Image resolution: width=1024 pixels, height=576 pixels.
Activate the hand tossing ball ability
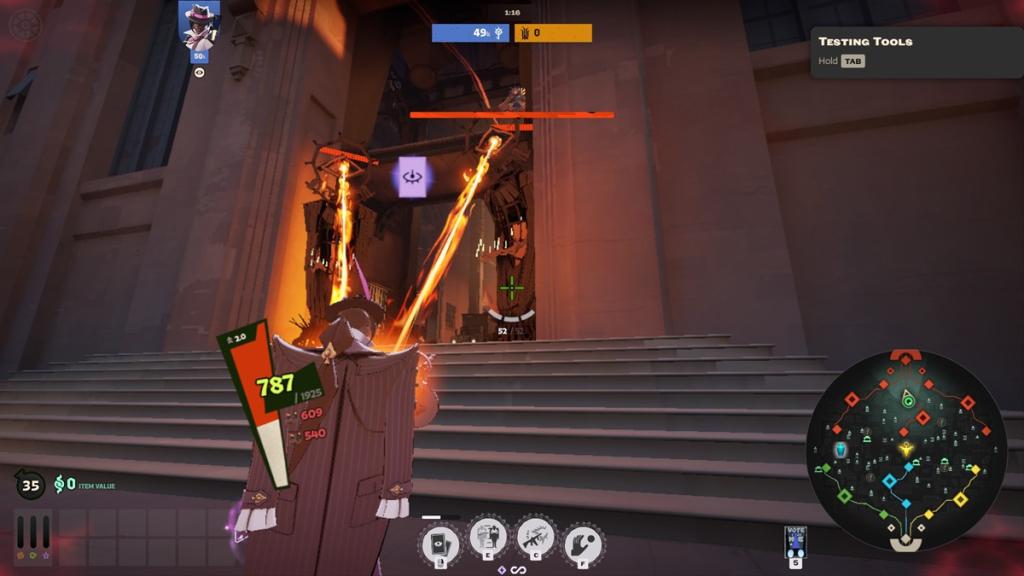coord(583,543)
